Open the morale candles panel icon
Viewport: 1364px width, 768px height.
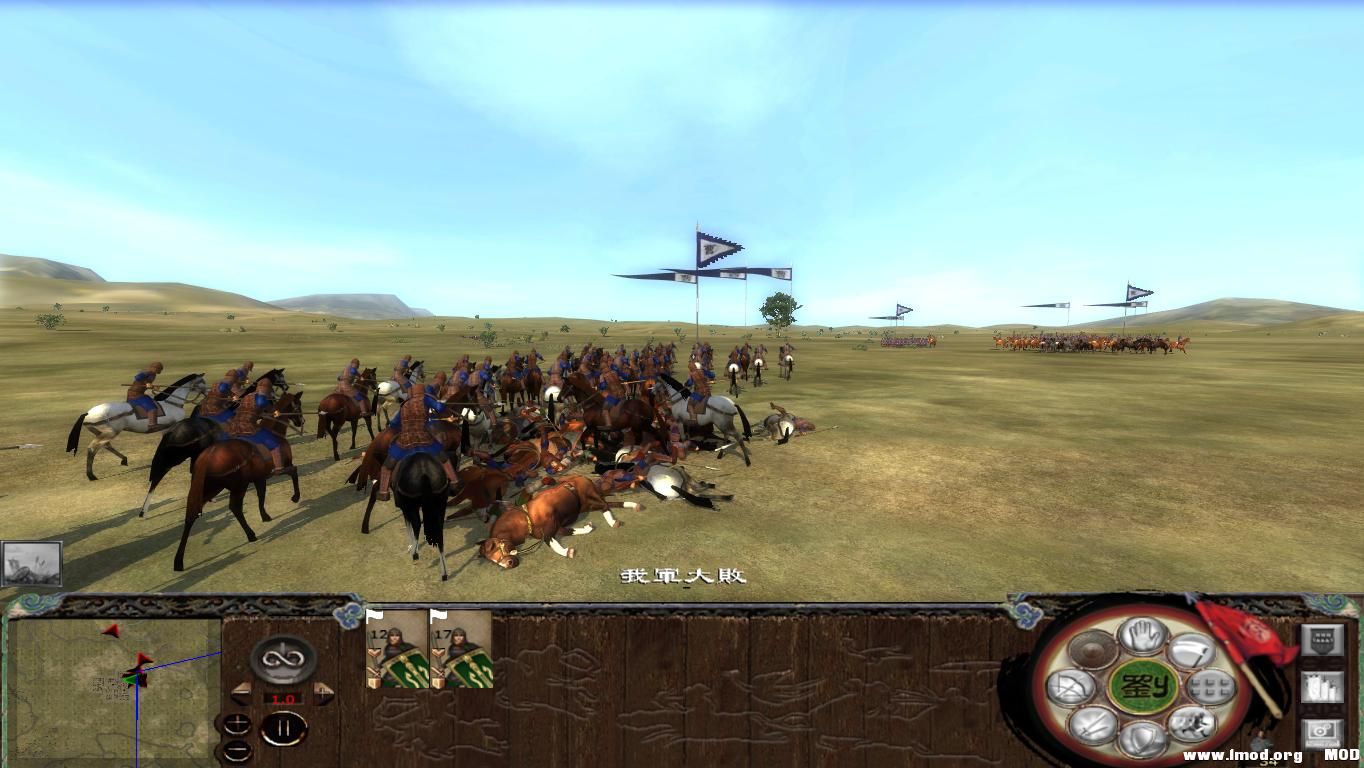[1323, 688]
